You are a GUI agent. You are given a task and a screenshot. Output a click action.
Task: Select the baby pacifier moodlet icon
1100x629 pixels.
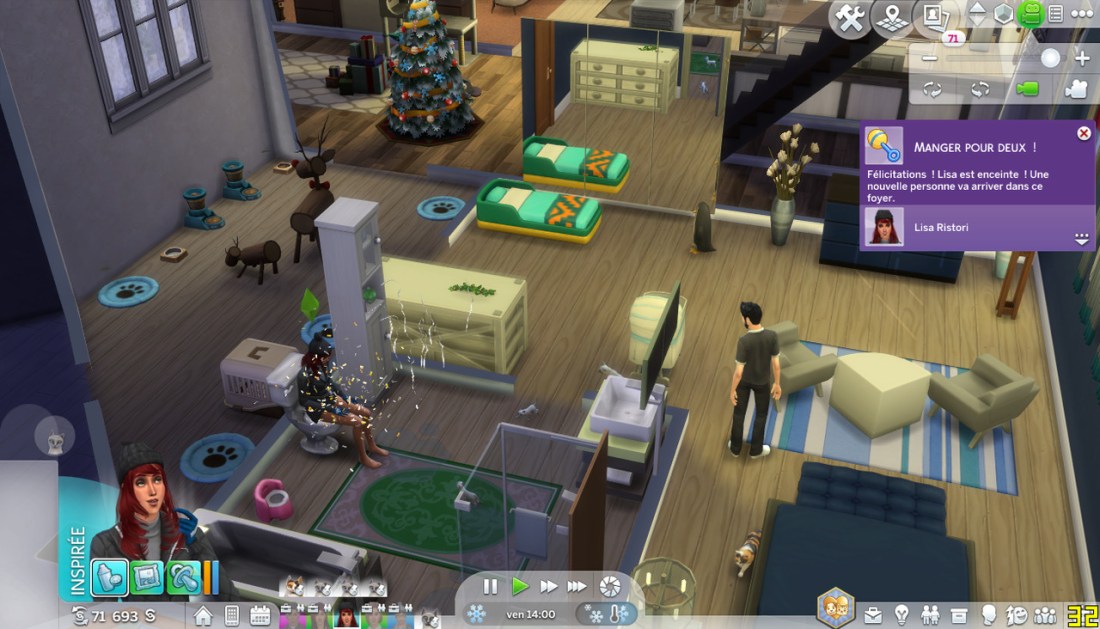(181, 577)
